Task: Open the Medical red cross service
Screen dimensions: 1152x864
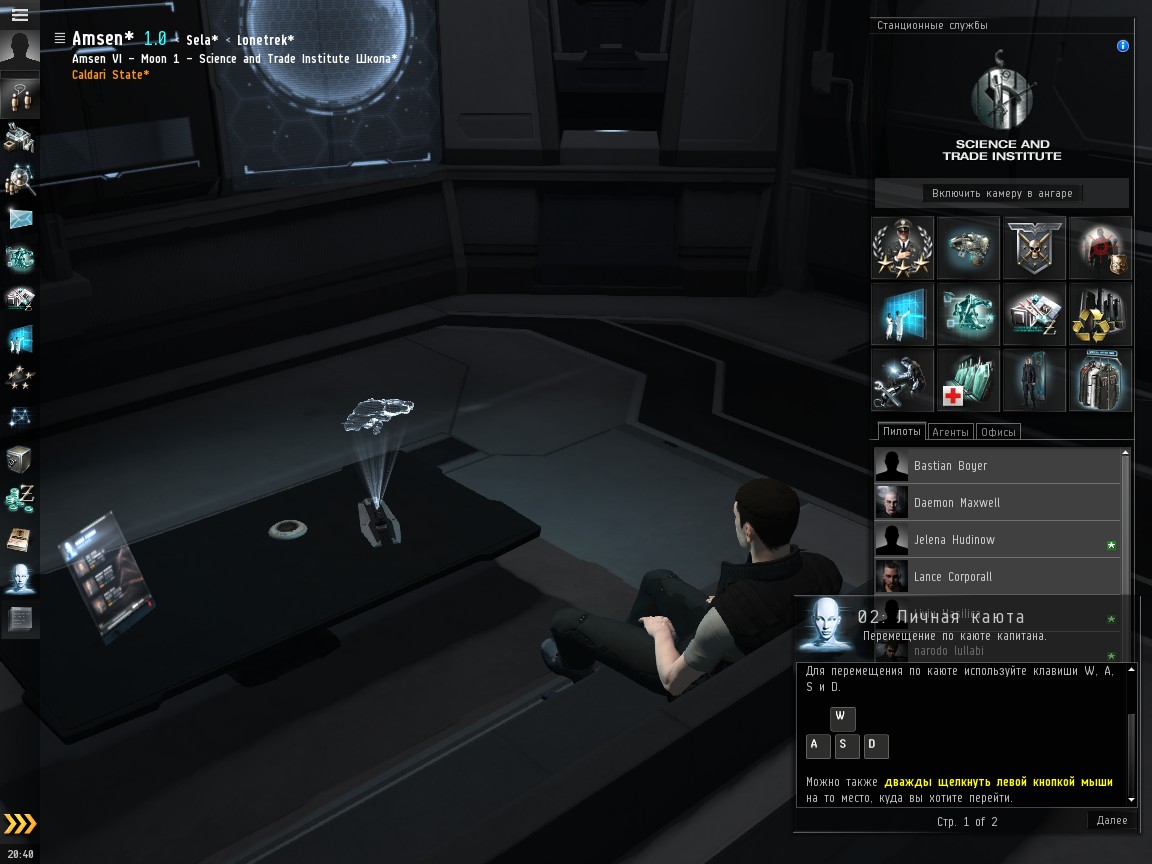Action: 968,379
